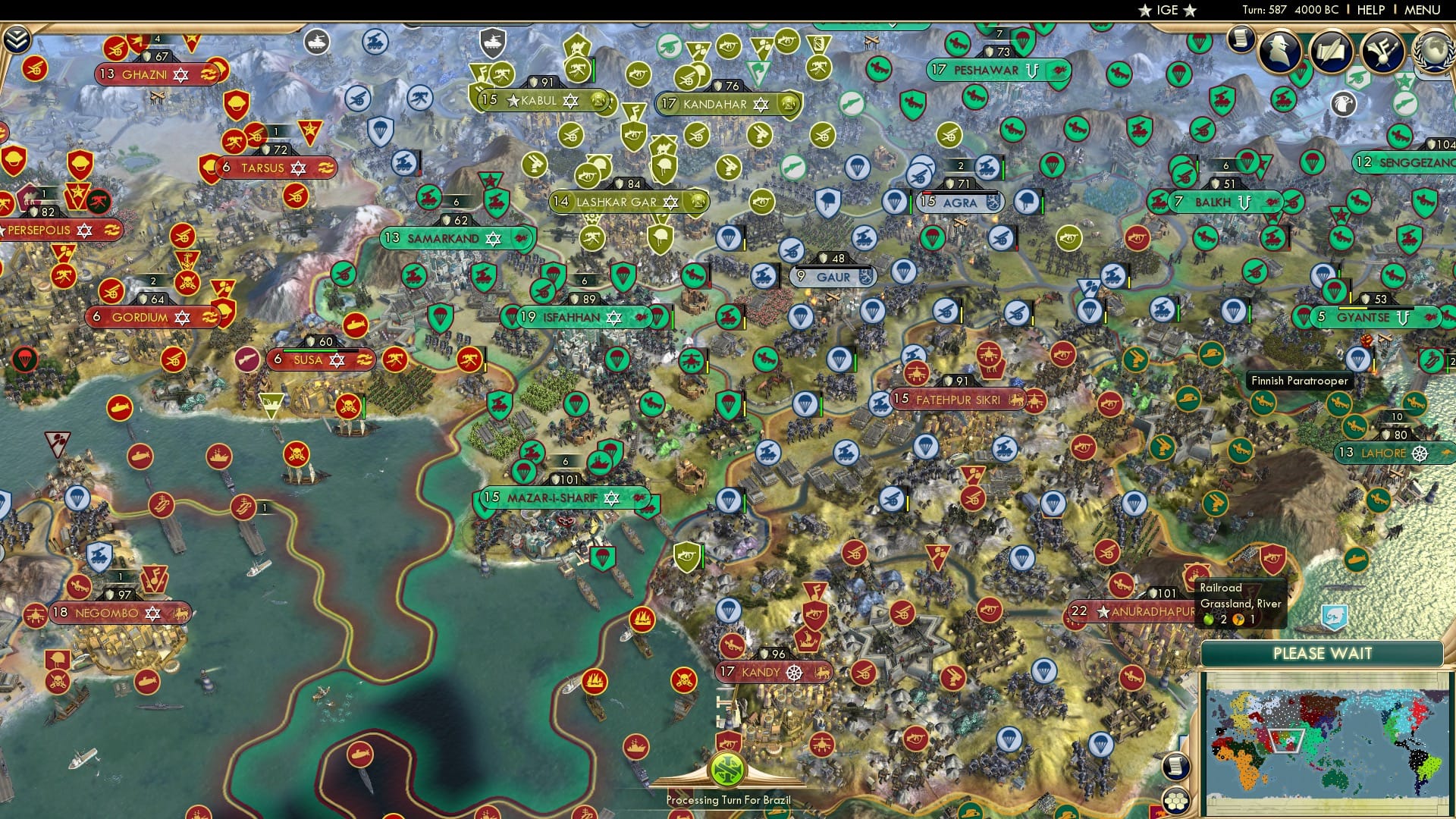1456x819 pixels.
Task: Toggle Strategic View with the hex grid button
Action: (x=1175, y=801)
